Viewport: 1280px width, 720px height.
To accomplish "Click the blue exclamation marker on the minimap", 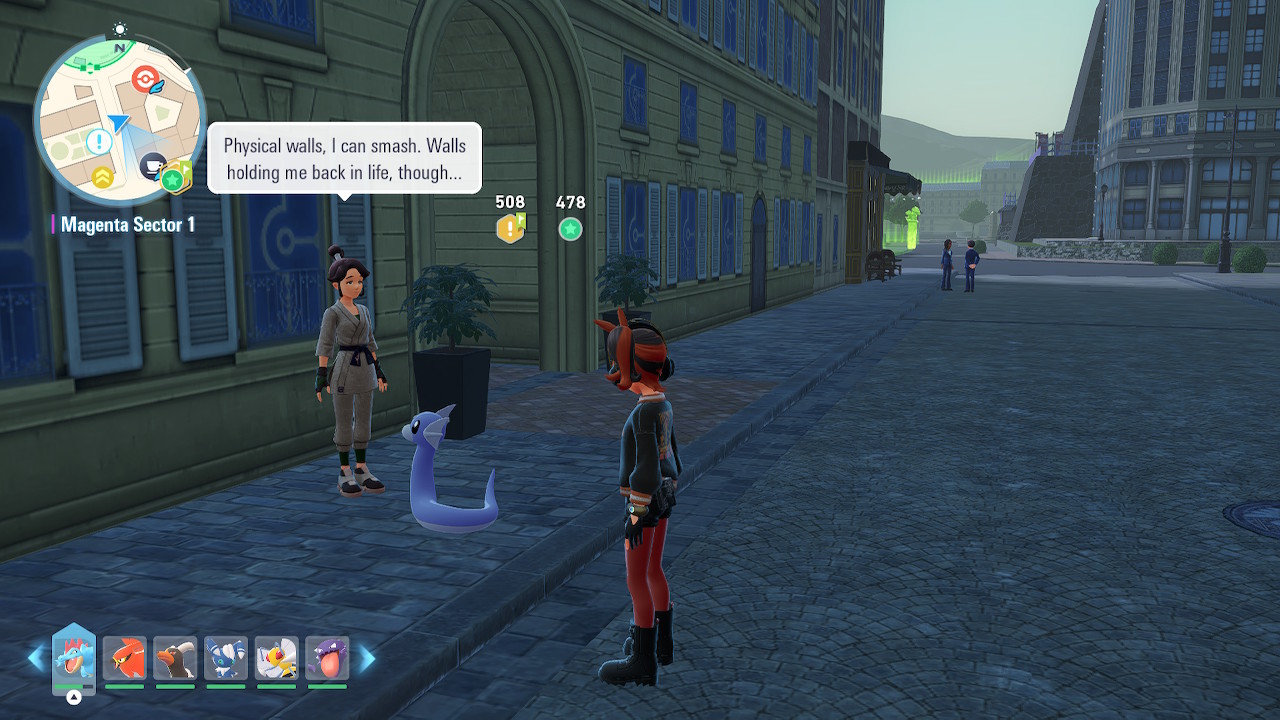I will [98, 142].
